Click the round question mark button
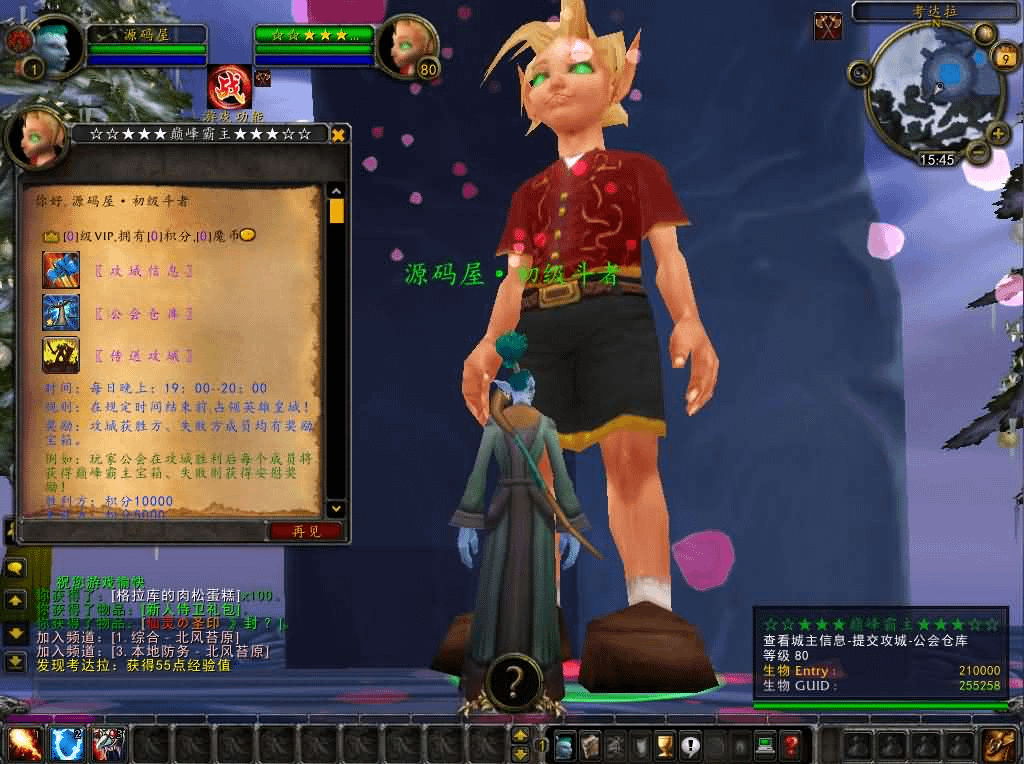This screenshot has height=764, width=1024. (513, 682)
